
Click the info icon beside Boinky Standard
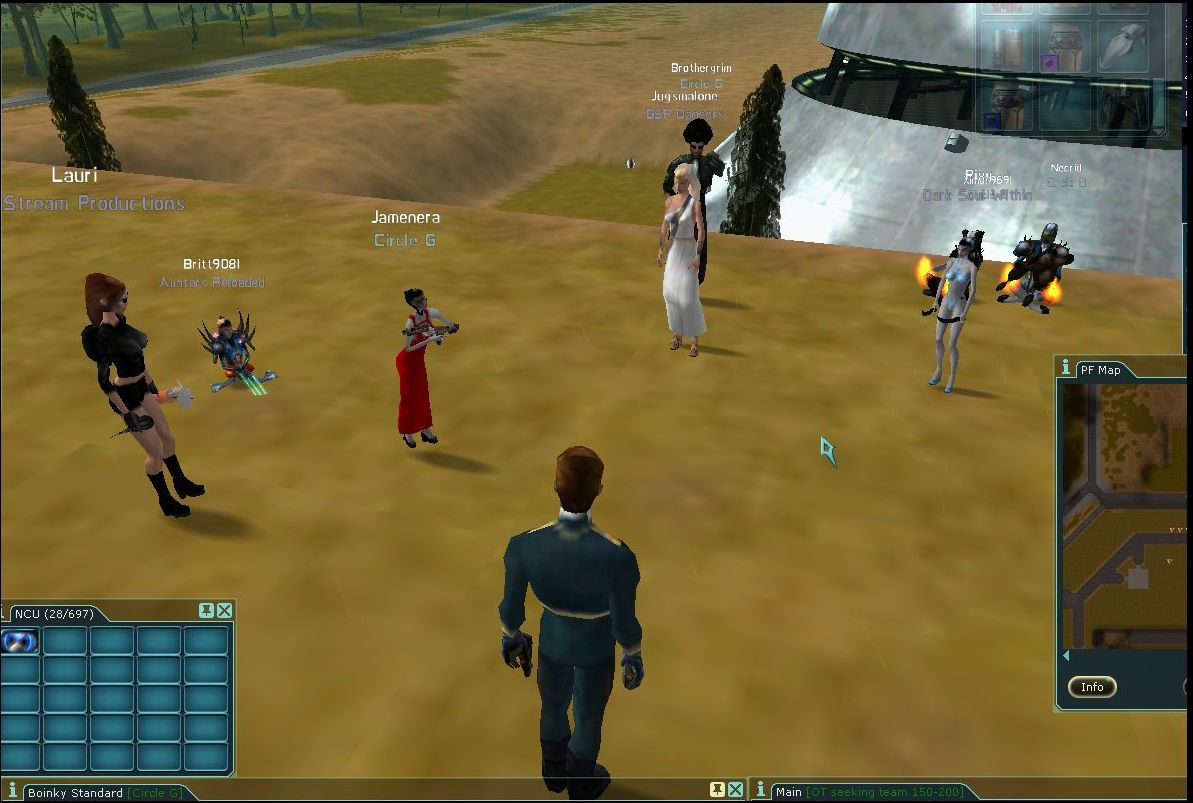tap(13, 792)
